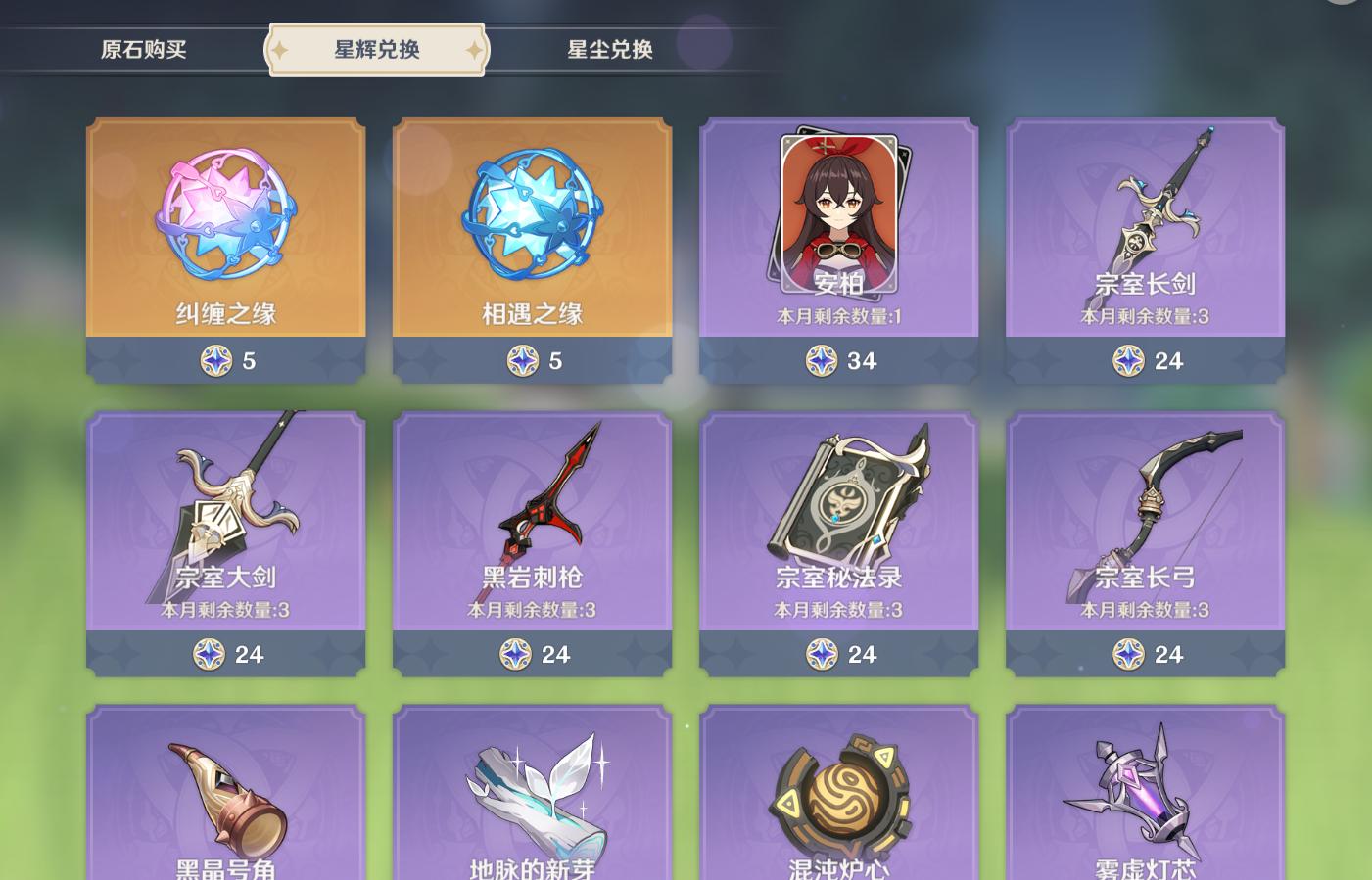1372x880 pixels.
Task: Click the starglitter currency icon under 纠缠之缘
Action: click(x=216, y=360)
